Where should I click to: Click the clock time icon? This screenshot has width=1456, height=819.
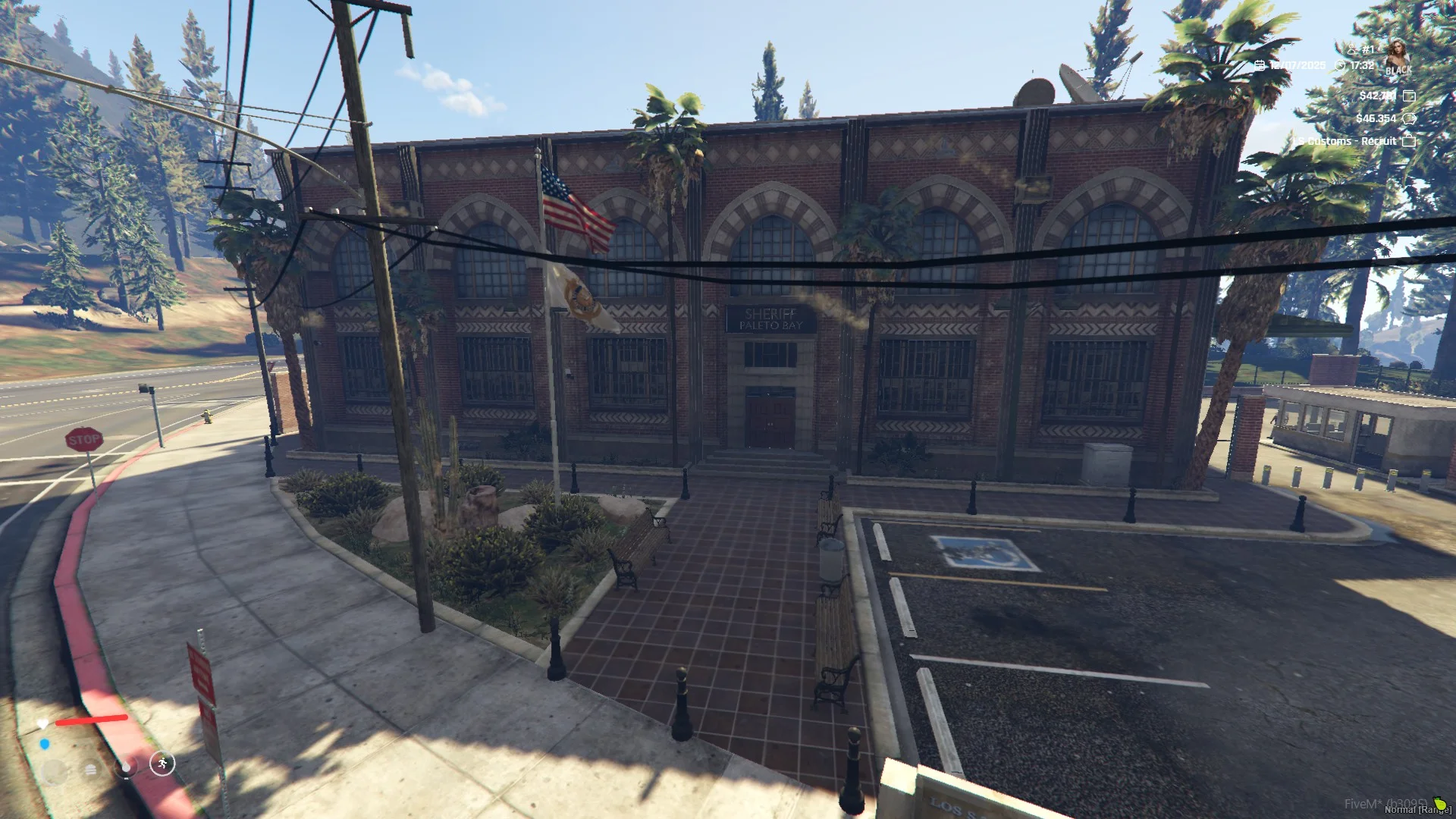(x=1340, y=66)
